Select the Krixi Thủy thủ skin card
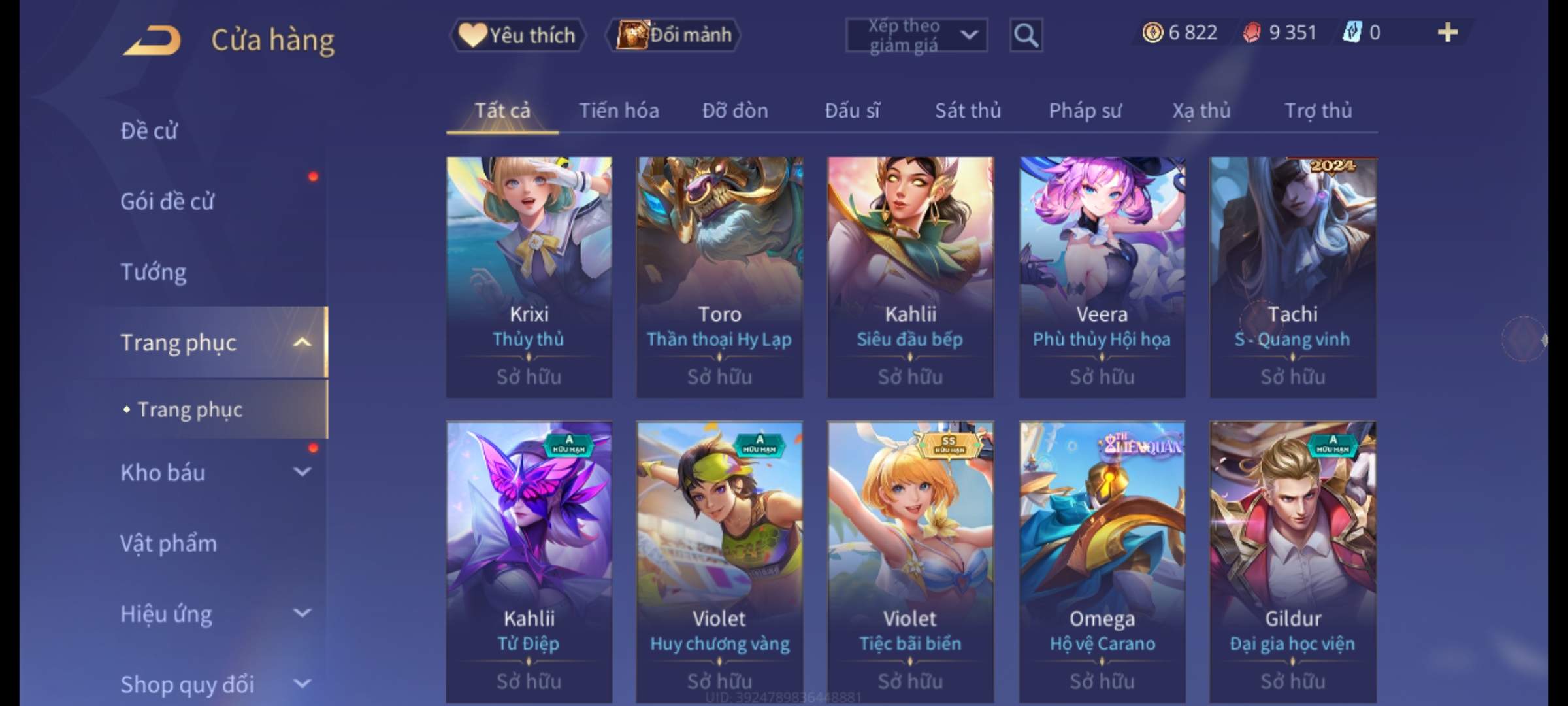The image size is (1568, 706). tap(529, 277)
